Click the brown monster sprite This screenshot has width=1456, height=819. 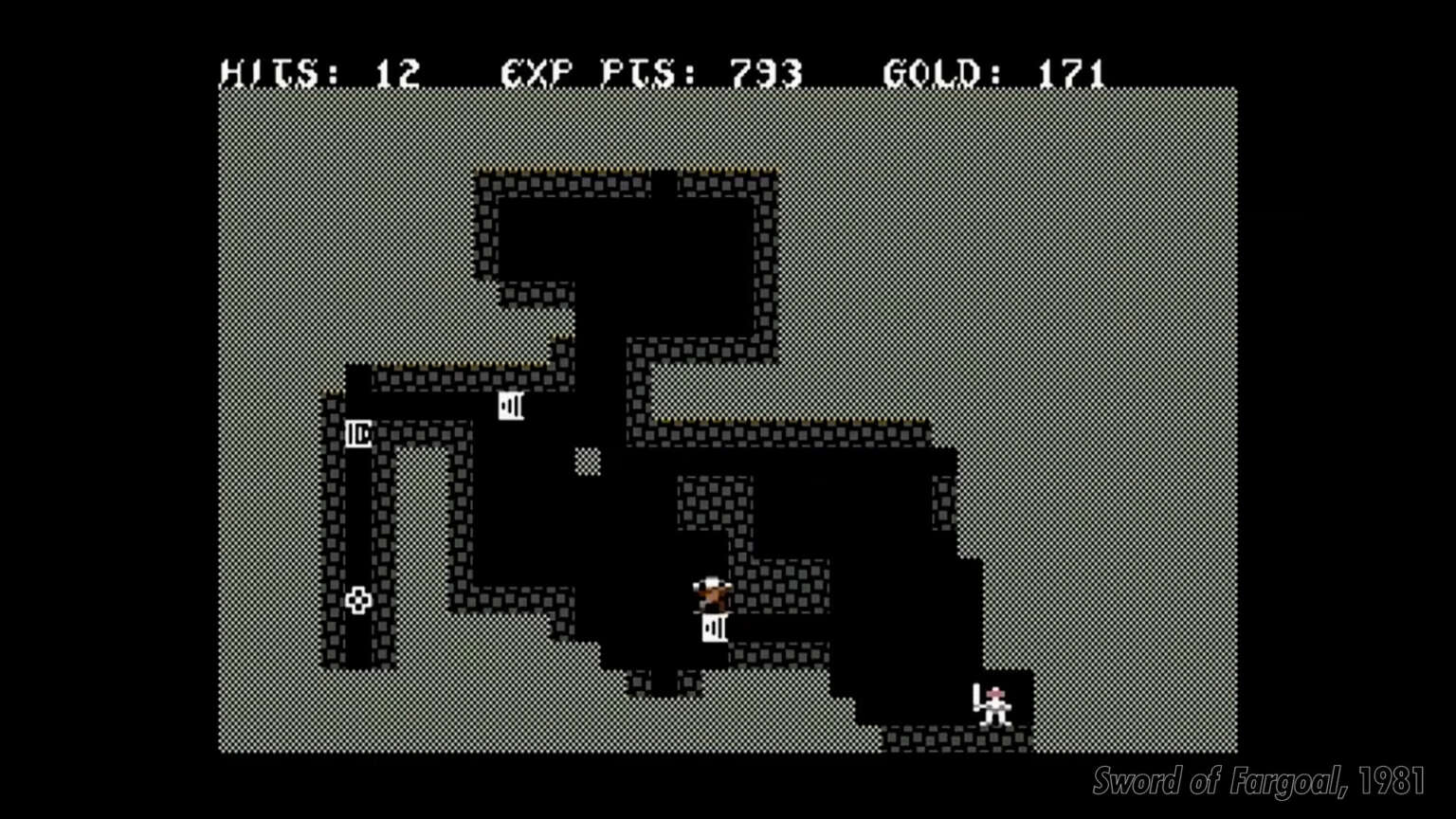(x=712, y=591)
